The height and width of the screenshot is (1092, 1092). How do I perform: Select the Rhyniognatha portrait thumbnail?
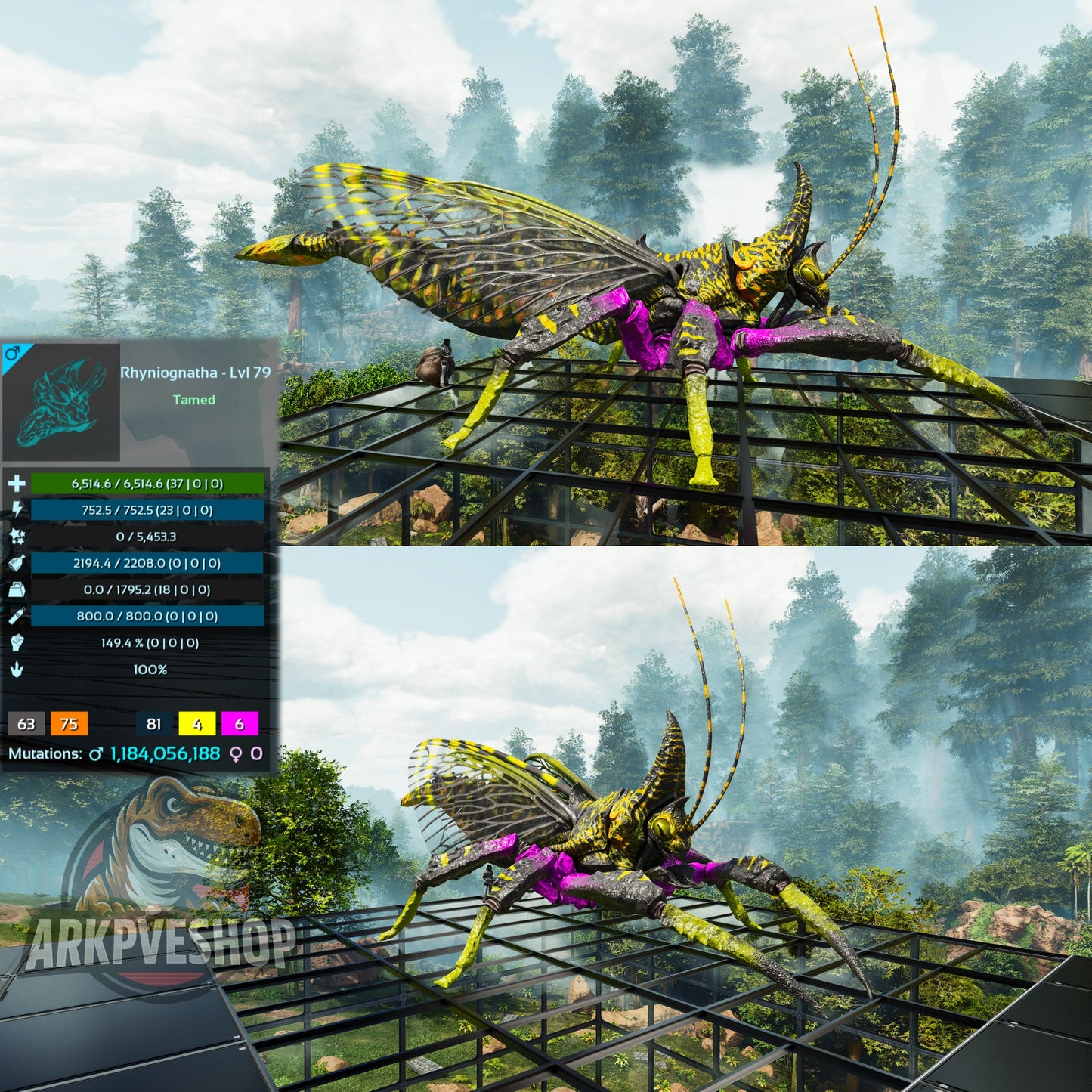pyautogui.click(x=60, y=402)
